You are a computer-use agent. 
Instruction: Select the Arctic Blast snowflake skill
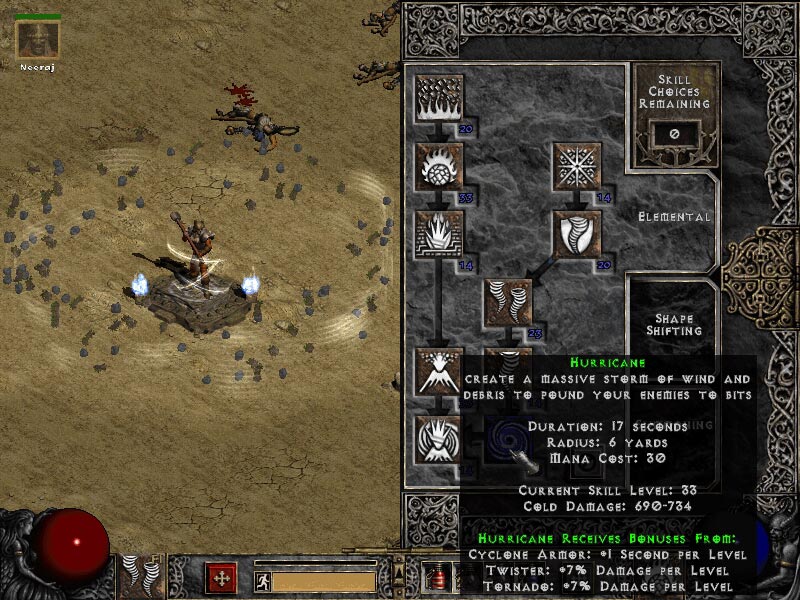point(577,167)
